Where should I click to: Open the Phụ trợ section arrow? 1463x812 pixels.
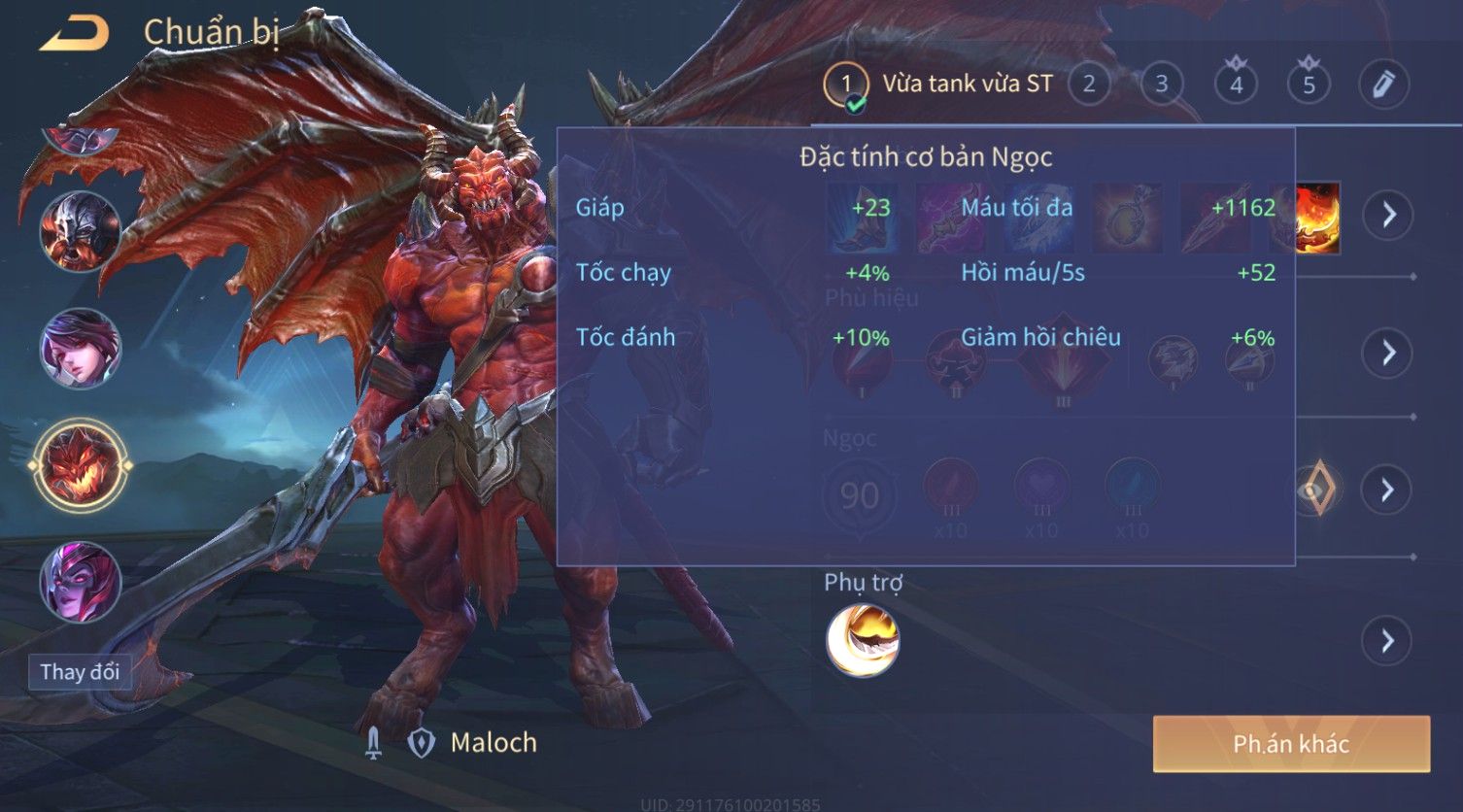[x=1387, y=640]
